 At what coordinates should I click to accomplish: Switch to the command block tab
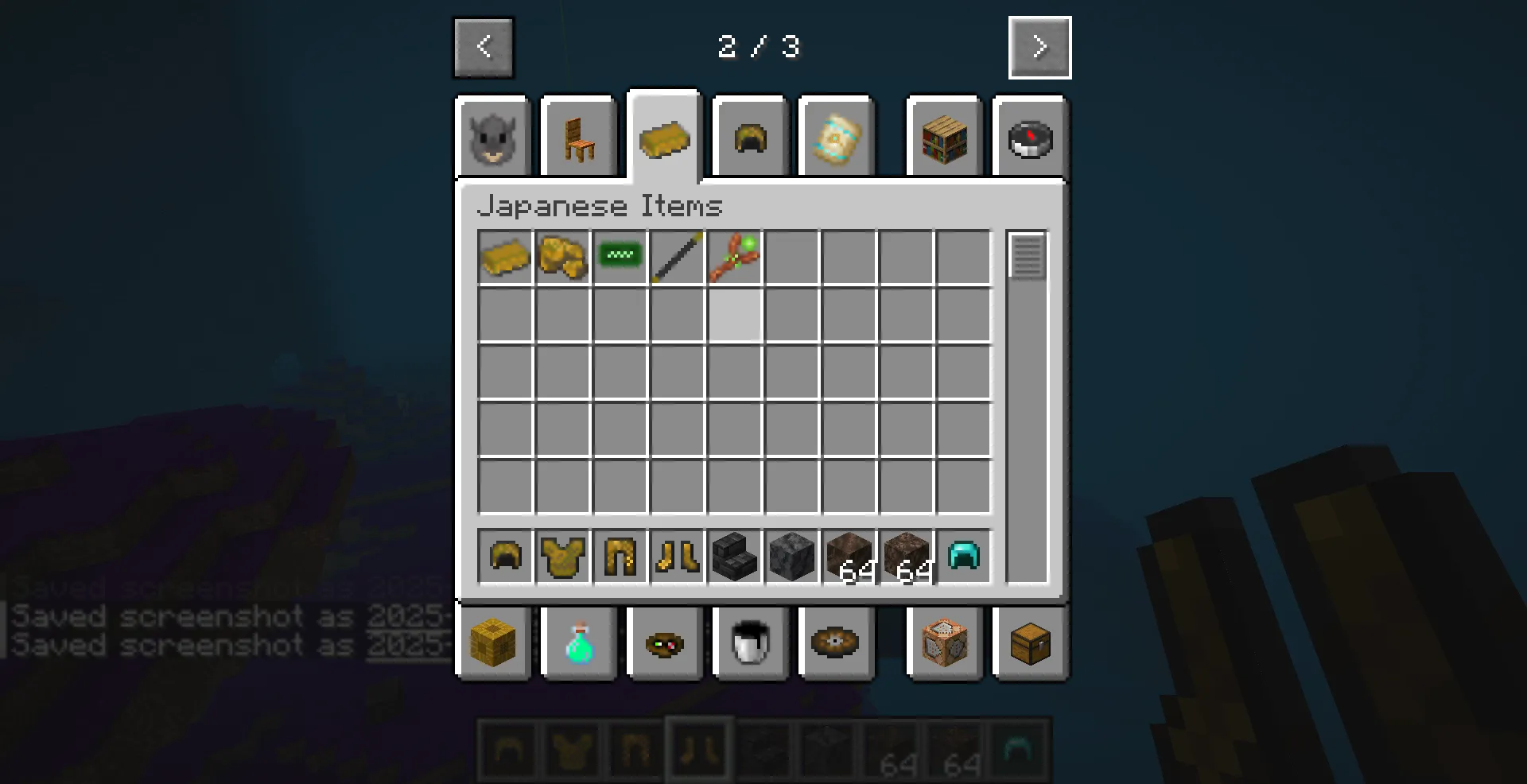click(944, 644)
